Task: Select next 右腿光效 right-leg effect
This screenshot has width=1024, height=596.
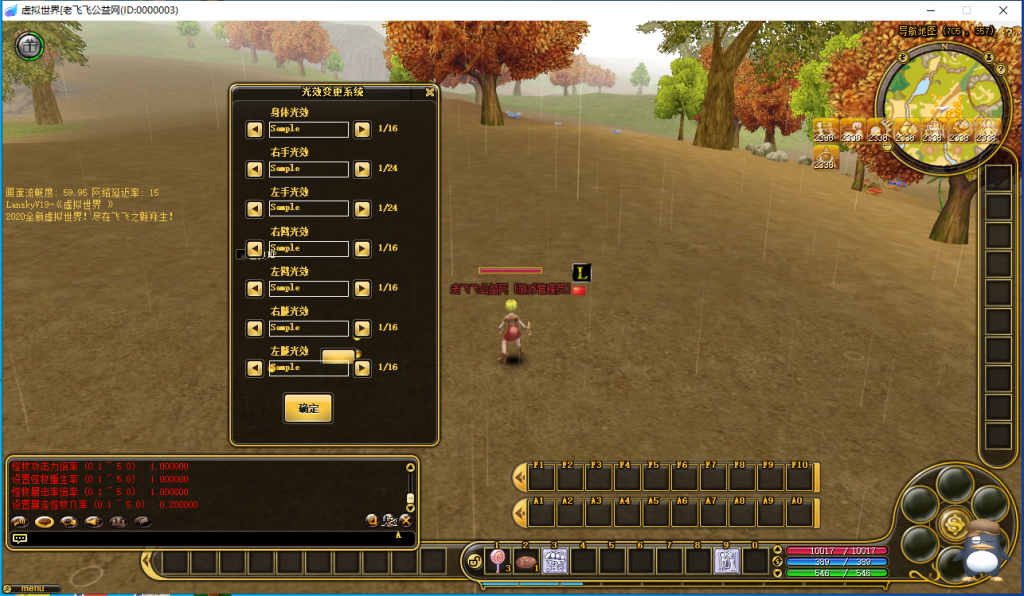Action: (x=362, y=328)
